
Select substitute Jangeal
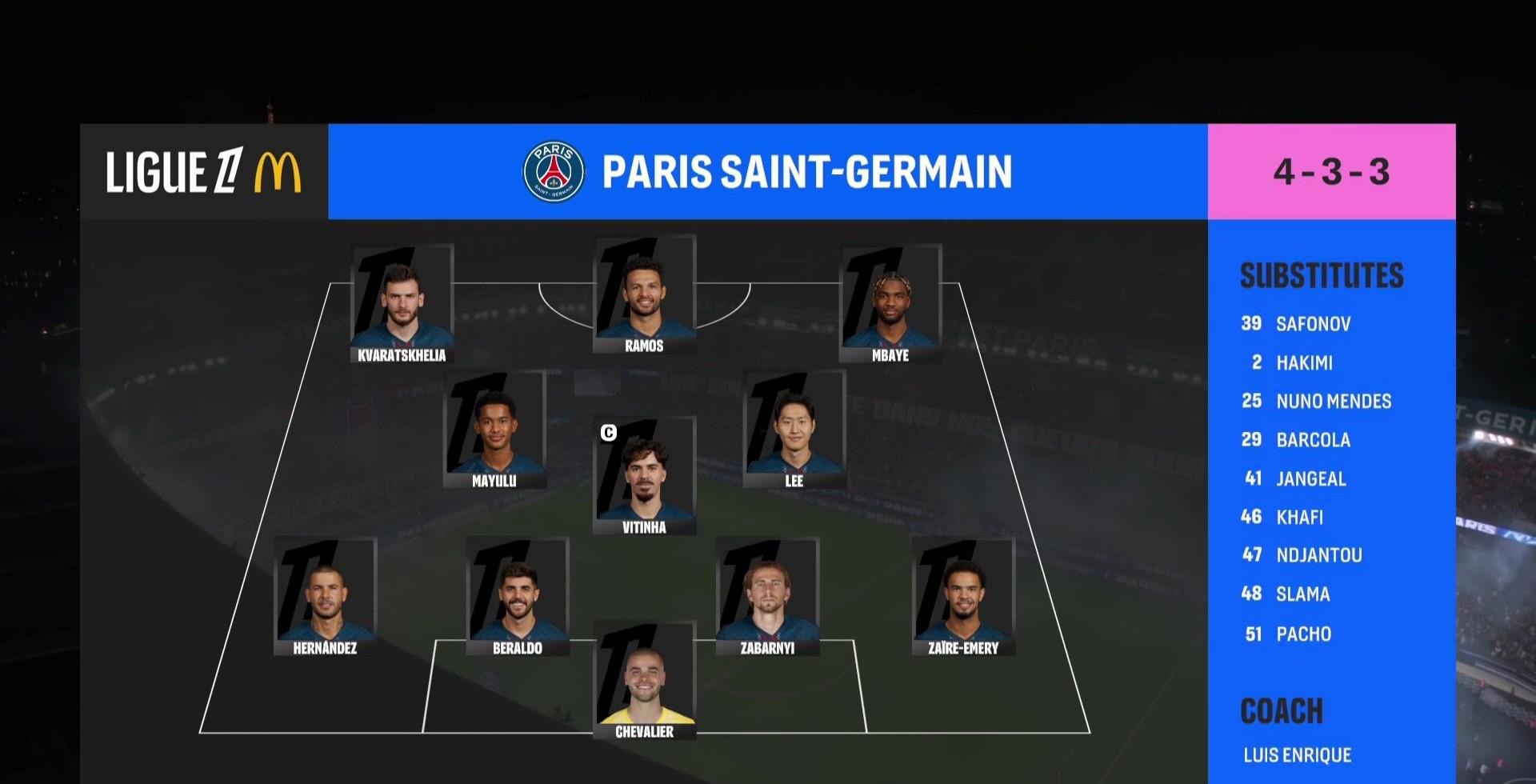(x=1310, y=479)
